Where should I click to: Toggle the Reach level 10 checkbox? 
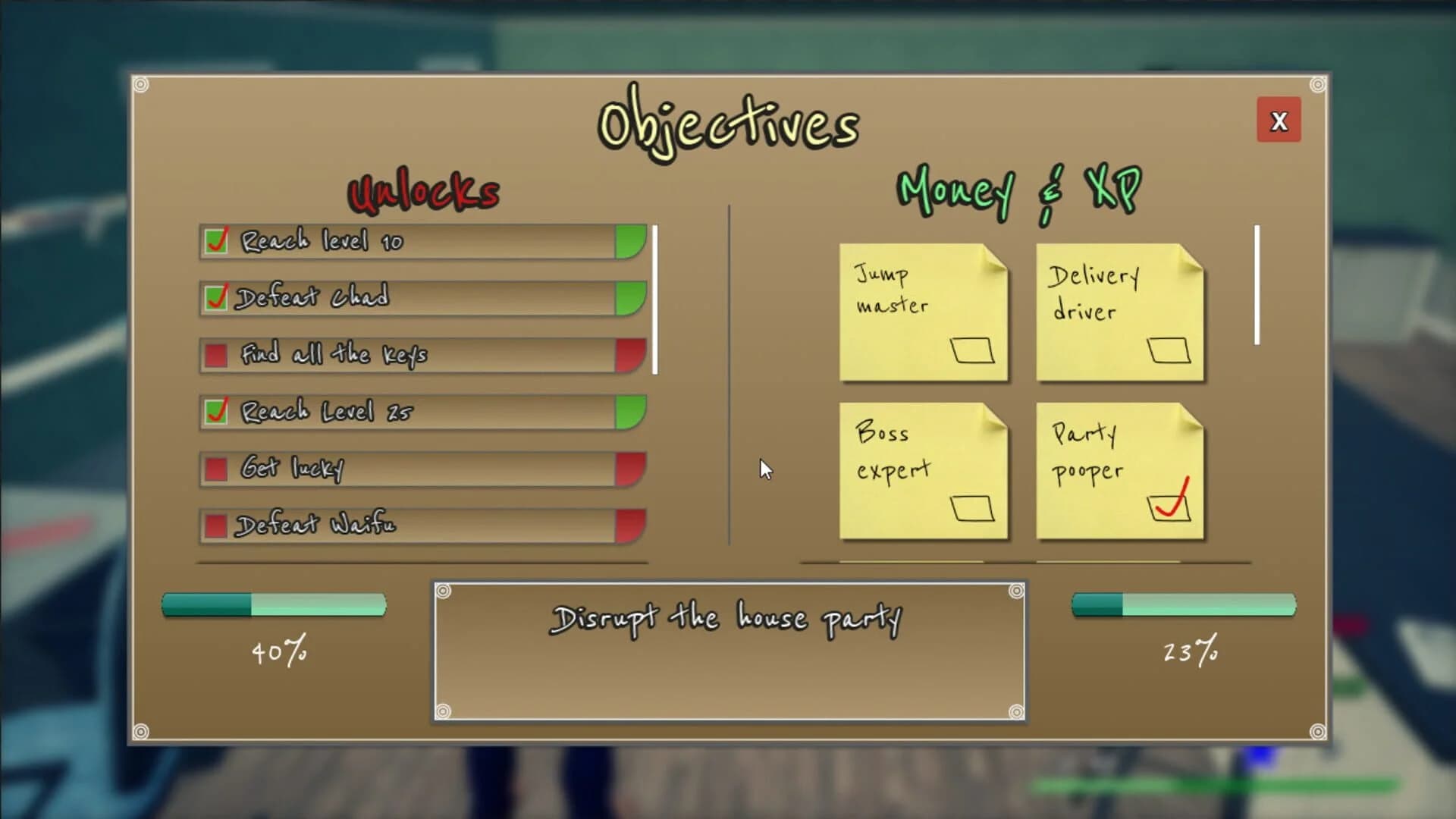216,241
